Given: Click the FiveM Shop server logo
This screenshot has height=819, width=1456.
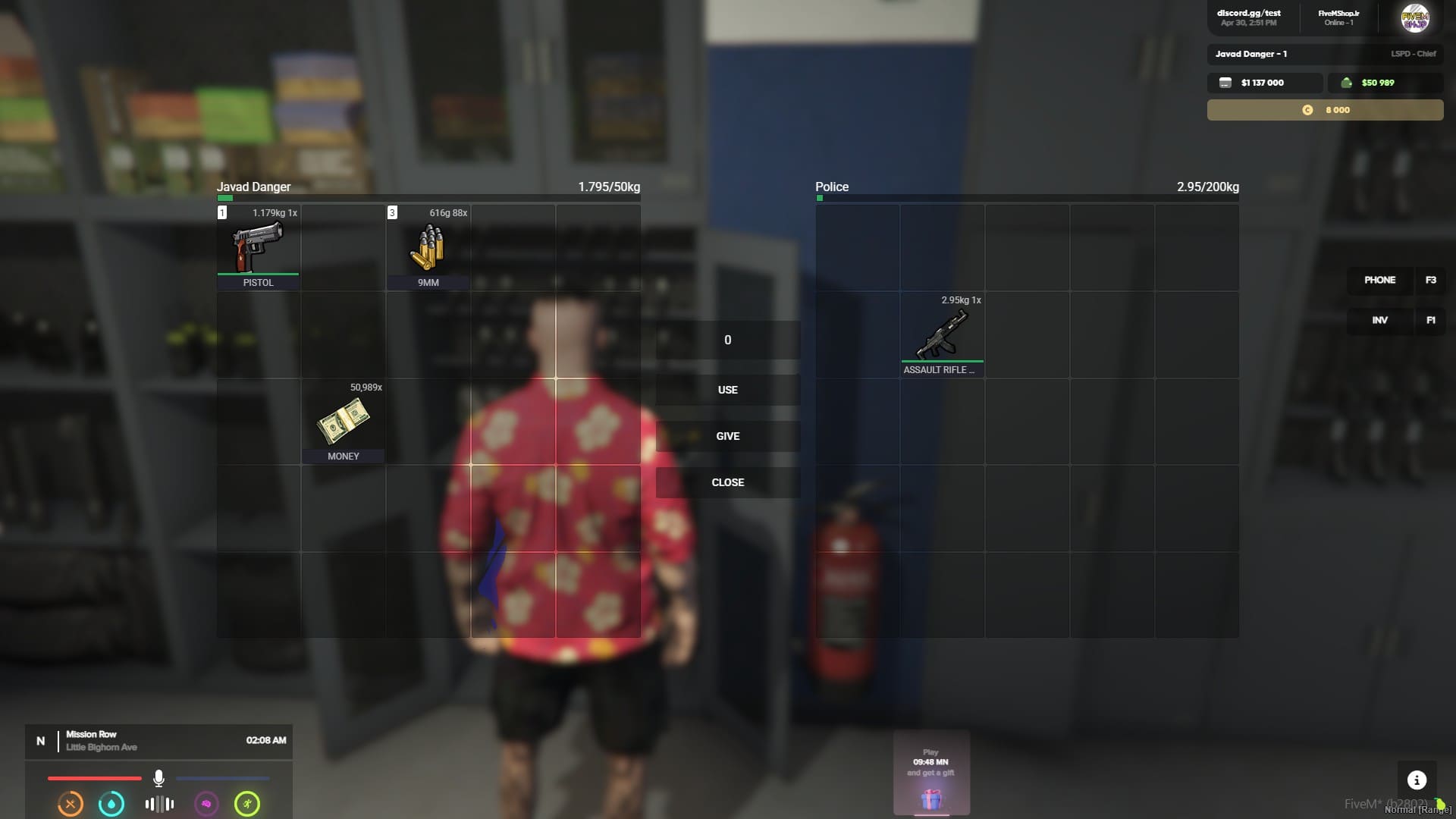Looking at the screenshot, I should (x=1415, y=17).
